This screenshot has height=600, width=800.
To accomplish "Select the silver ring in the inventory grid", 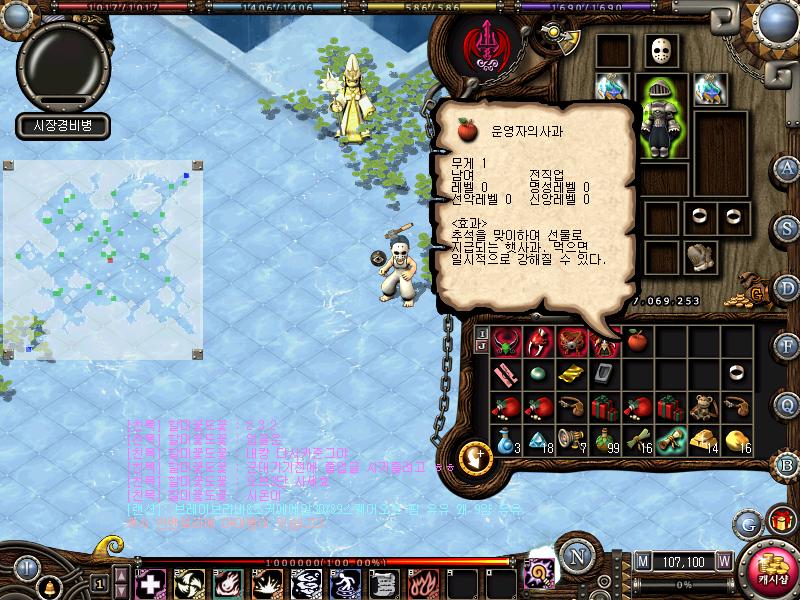I will (x=737, y=374).
